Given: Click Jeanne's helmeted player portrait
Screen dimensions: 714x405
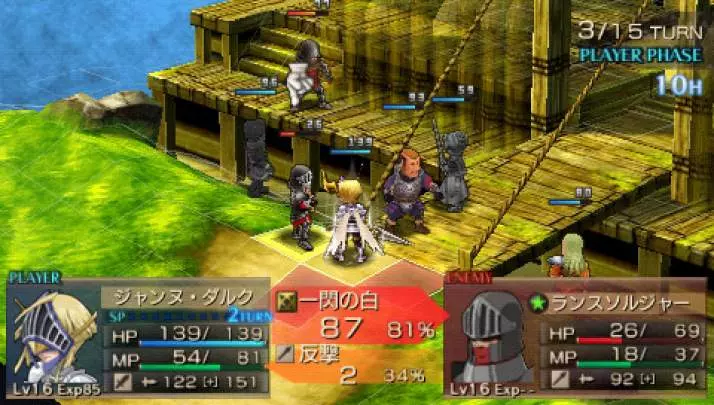Looking at the screenshot, I should [x=51, y=331].
